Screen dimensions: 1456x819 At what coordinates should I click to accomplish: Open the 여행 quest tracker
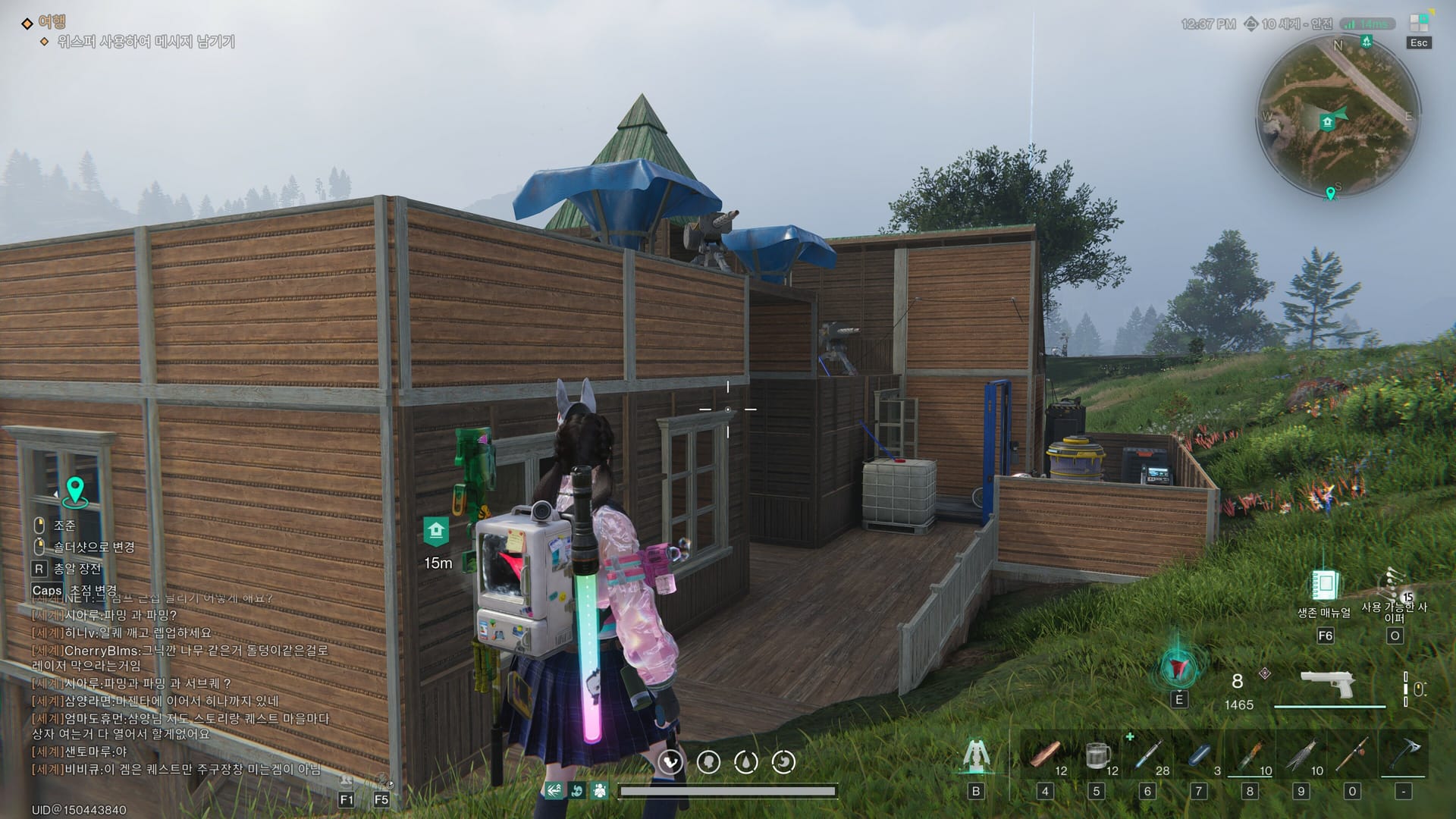tap(52, 22)
